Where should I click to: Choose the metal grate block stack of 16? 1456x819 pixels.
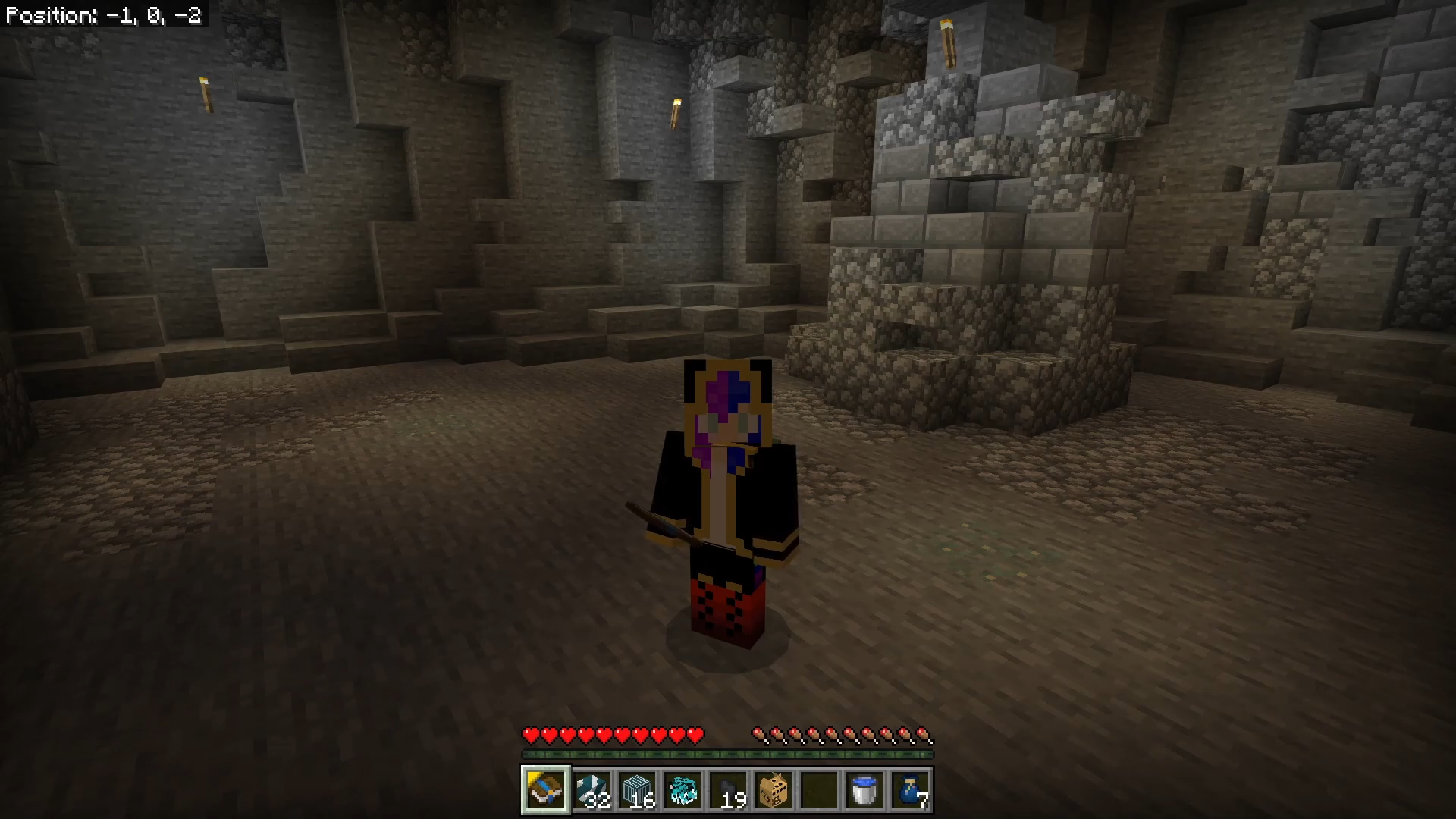637,789
